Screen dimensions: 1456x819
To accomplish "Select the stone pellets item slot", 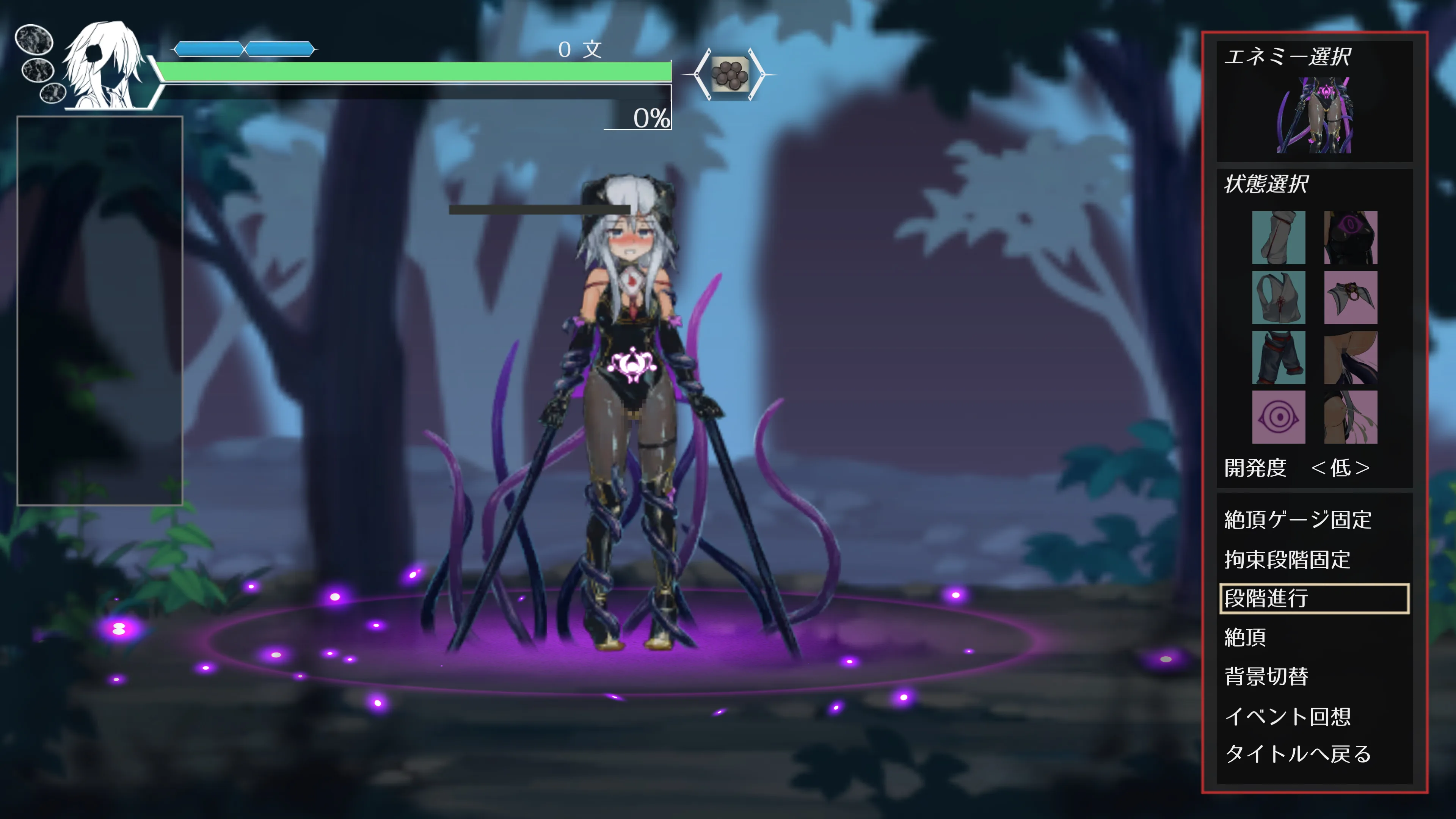I will pyautogui.click(x=730, y=75).
